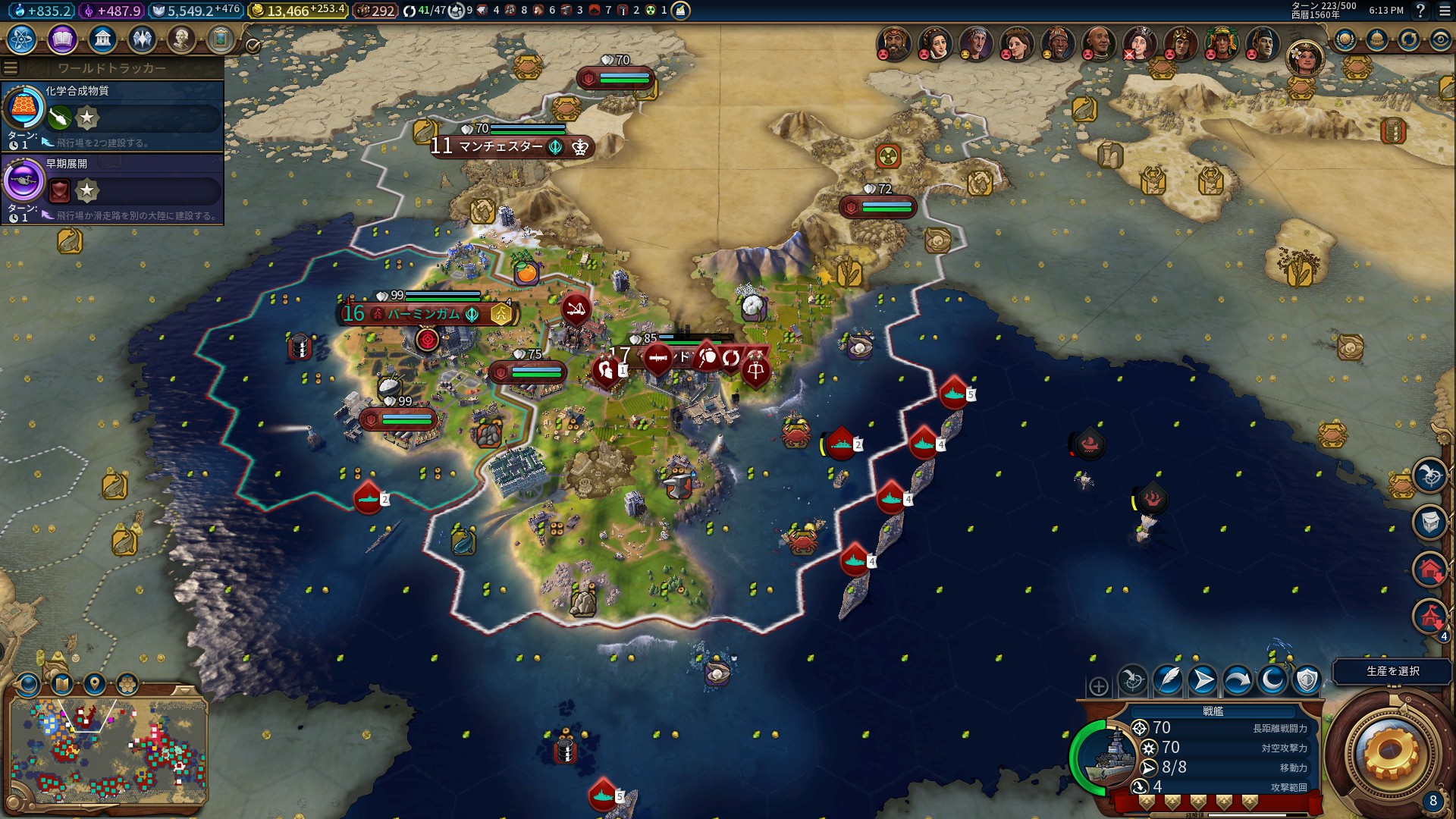
Task: View the government screen
Action: pyautogui.click(x=102, y=39)
